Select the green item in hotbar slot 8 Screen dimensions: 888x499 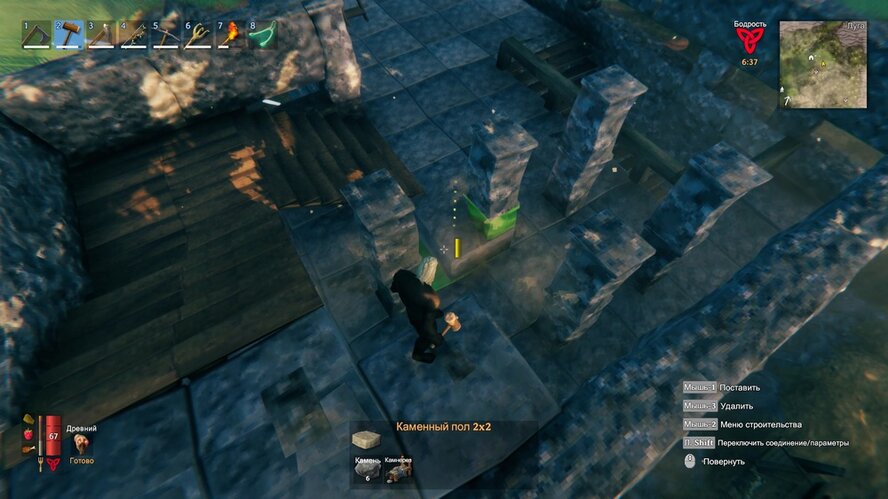[x=263, y=34]
